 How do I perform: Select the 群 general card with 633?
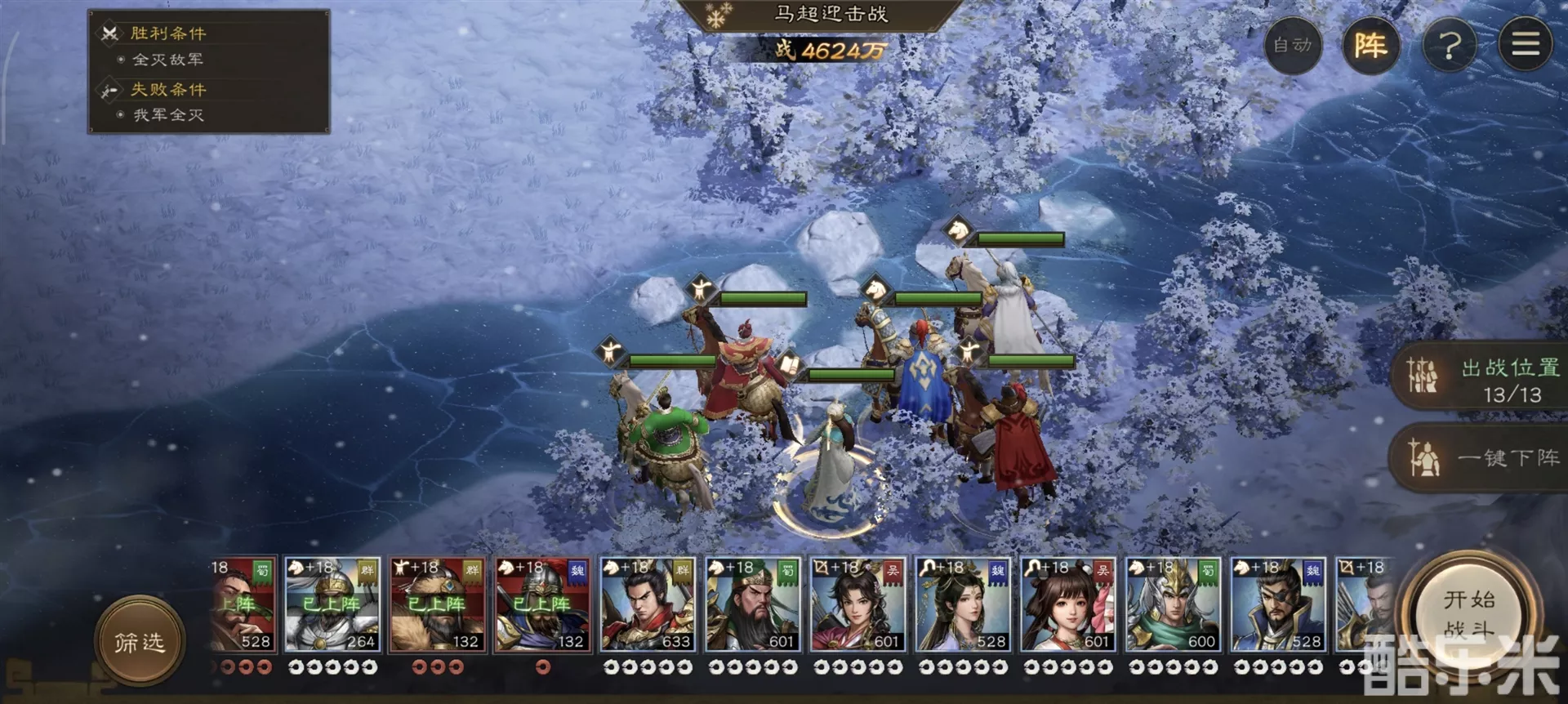pyautogui.click(x=648, y=605)
